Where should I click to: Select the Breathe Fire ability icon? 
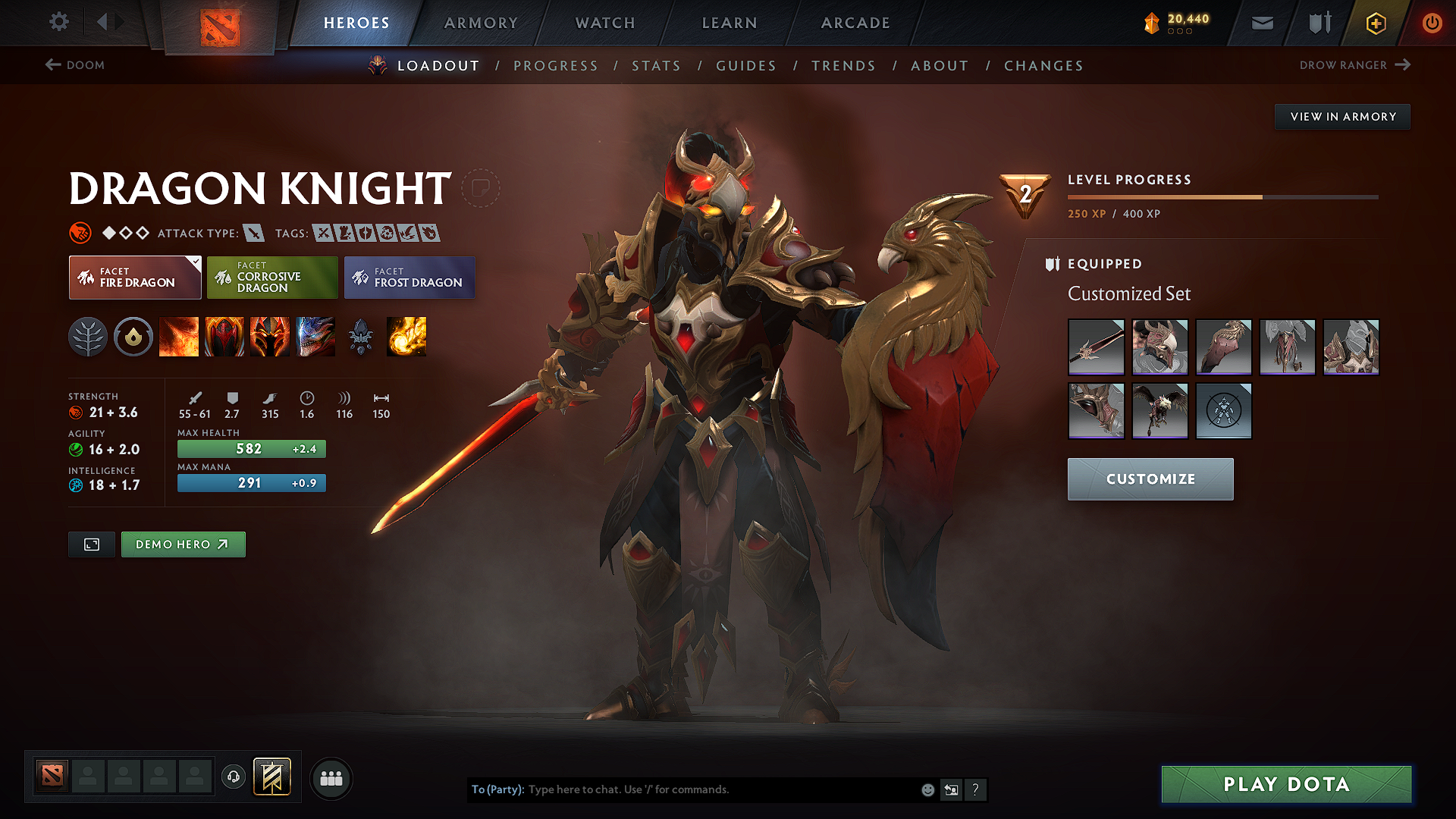179,337
